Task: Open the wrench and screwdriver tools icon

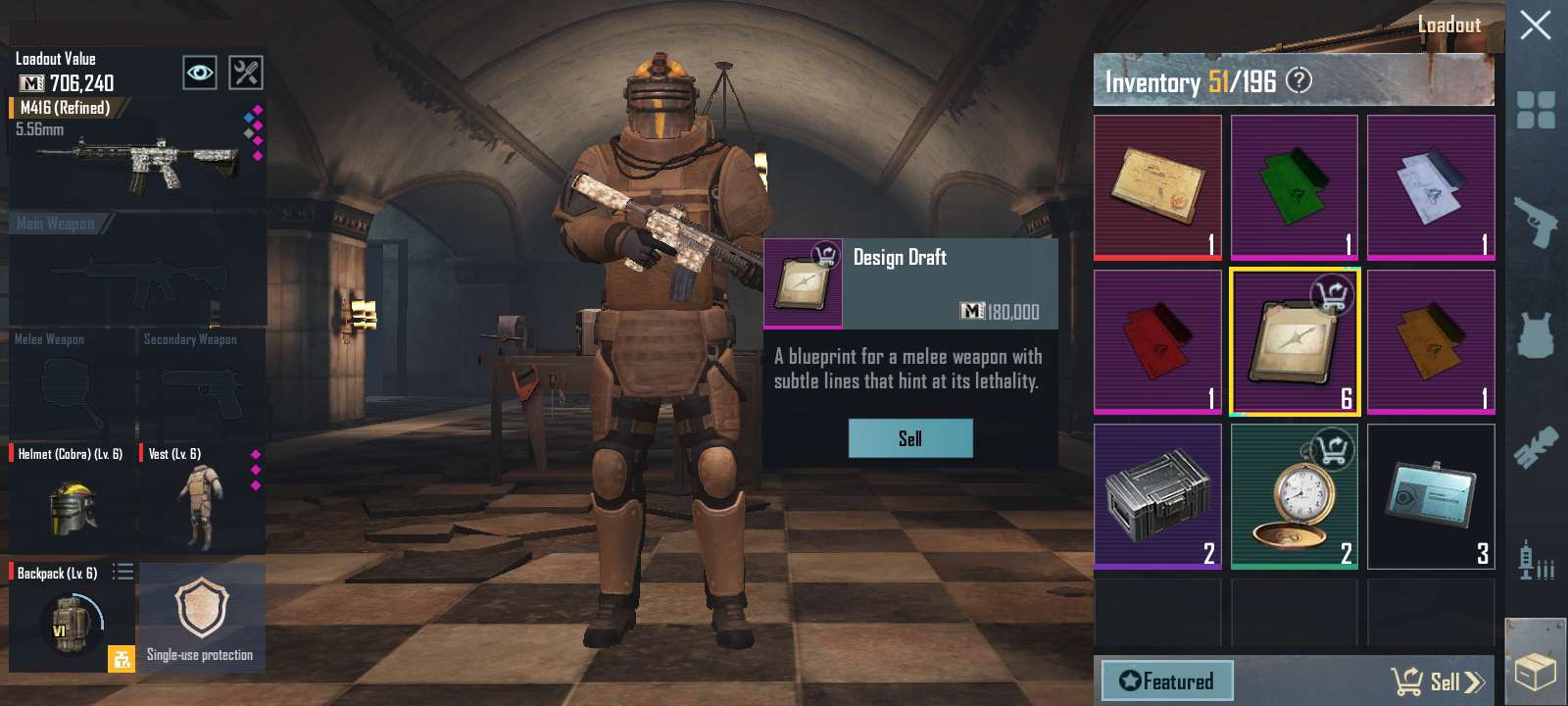Action: [x=245, y=73]
